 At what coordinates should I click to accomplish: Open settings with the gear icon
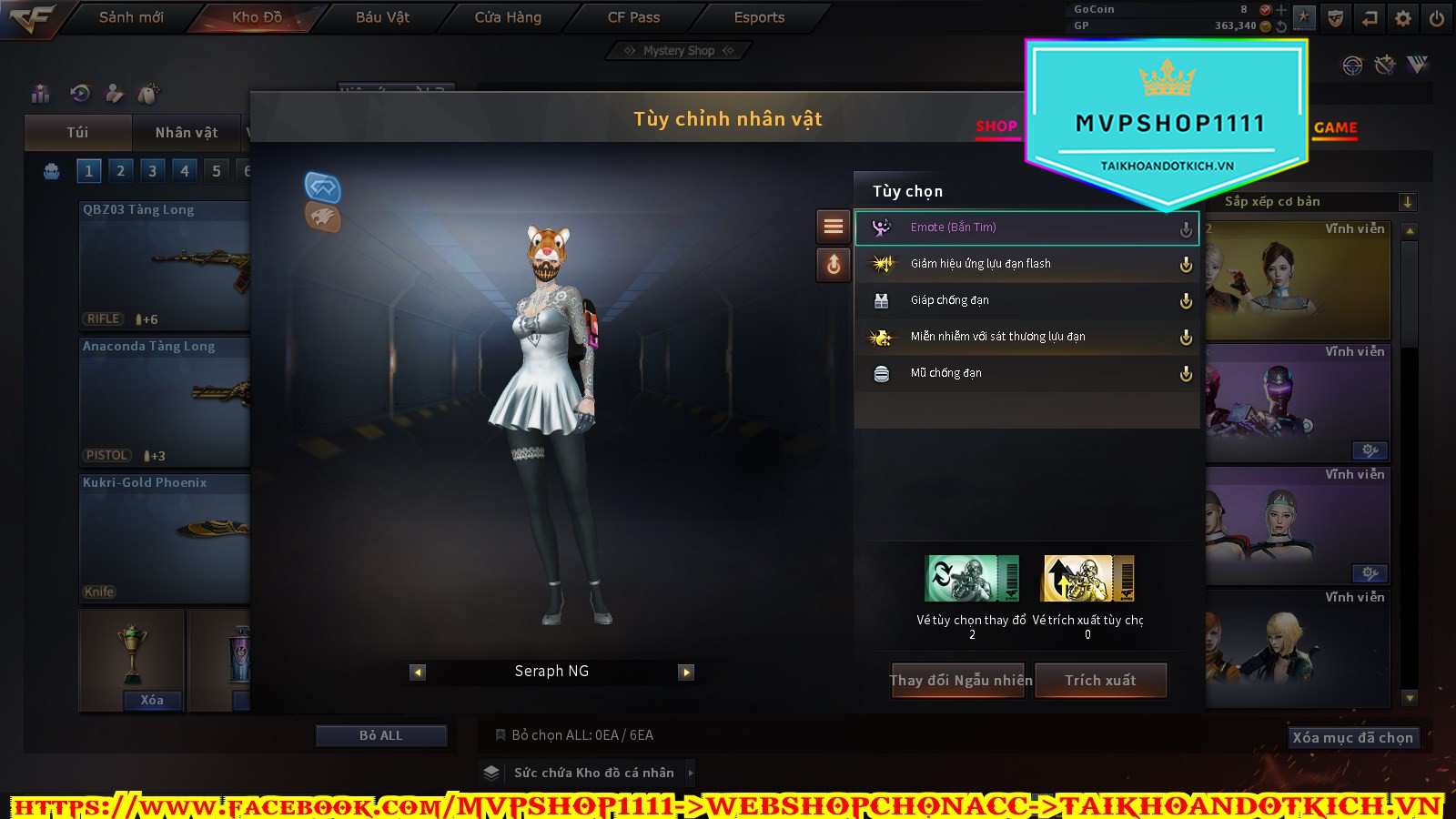point(1403,18)
